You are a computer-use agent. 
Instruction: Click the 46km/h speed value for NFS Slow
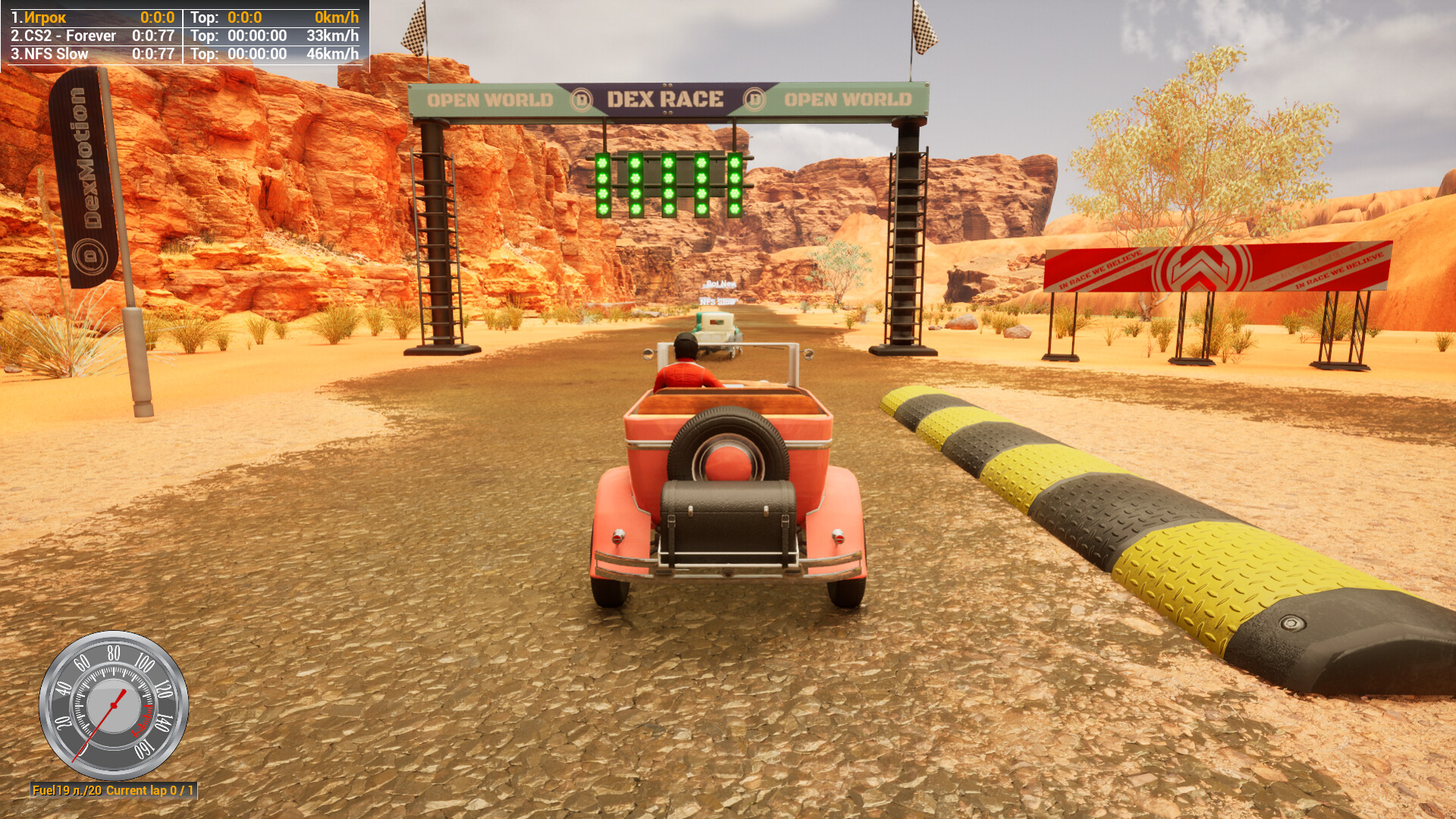(x=332, y=54)
